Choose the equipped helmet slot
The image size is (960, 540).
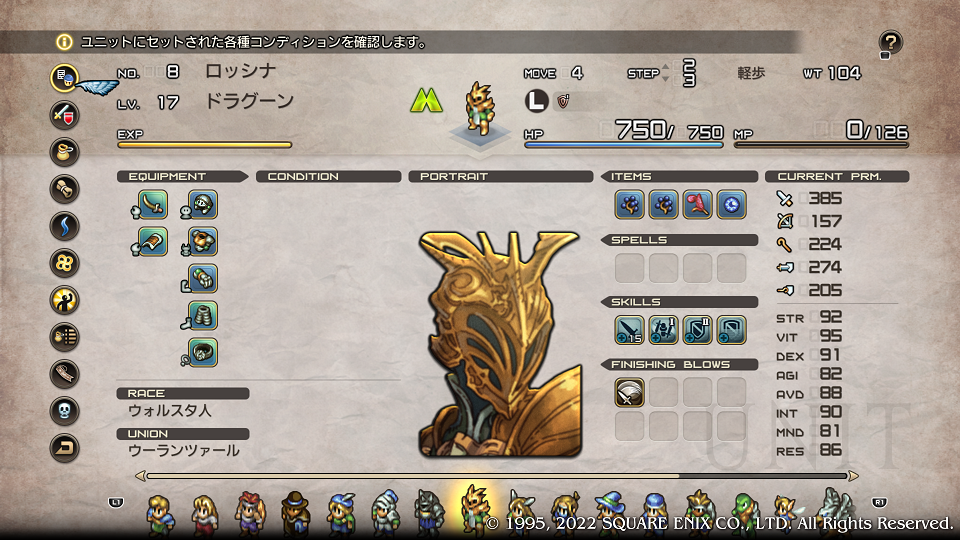(x=202, y=204)
